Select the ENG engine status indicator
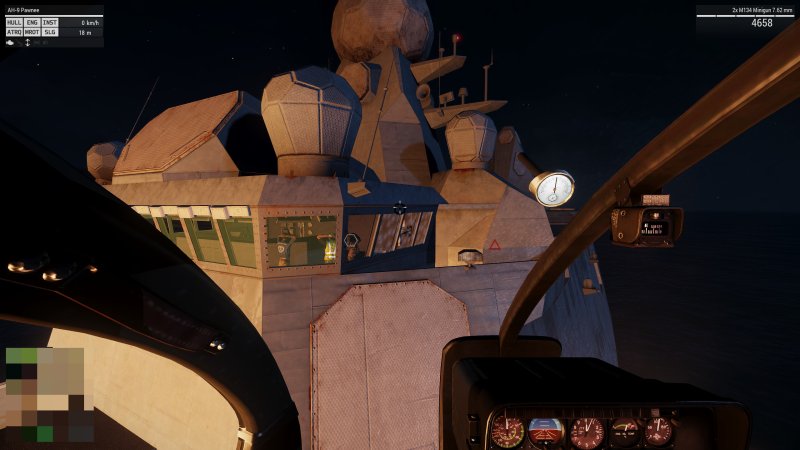 [32, 22]
